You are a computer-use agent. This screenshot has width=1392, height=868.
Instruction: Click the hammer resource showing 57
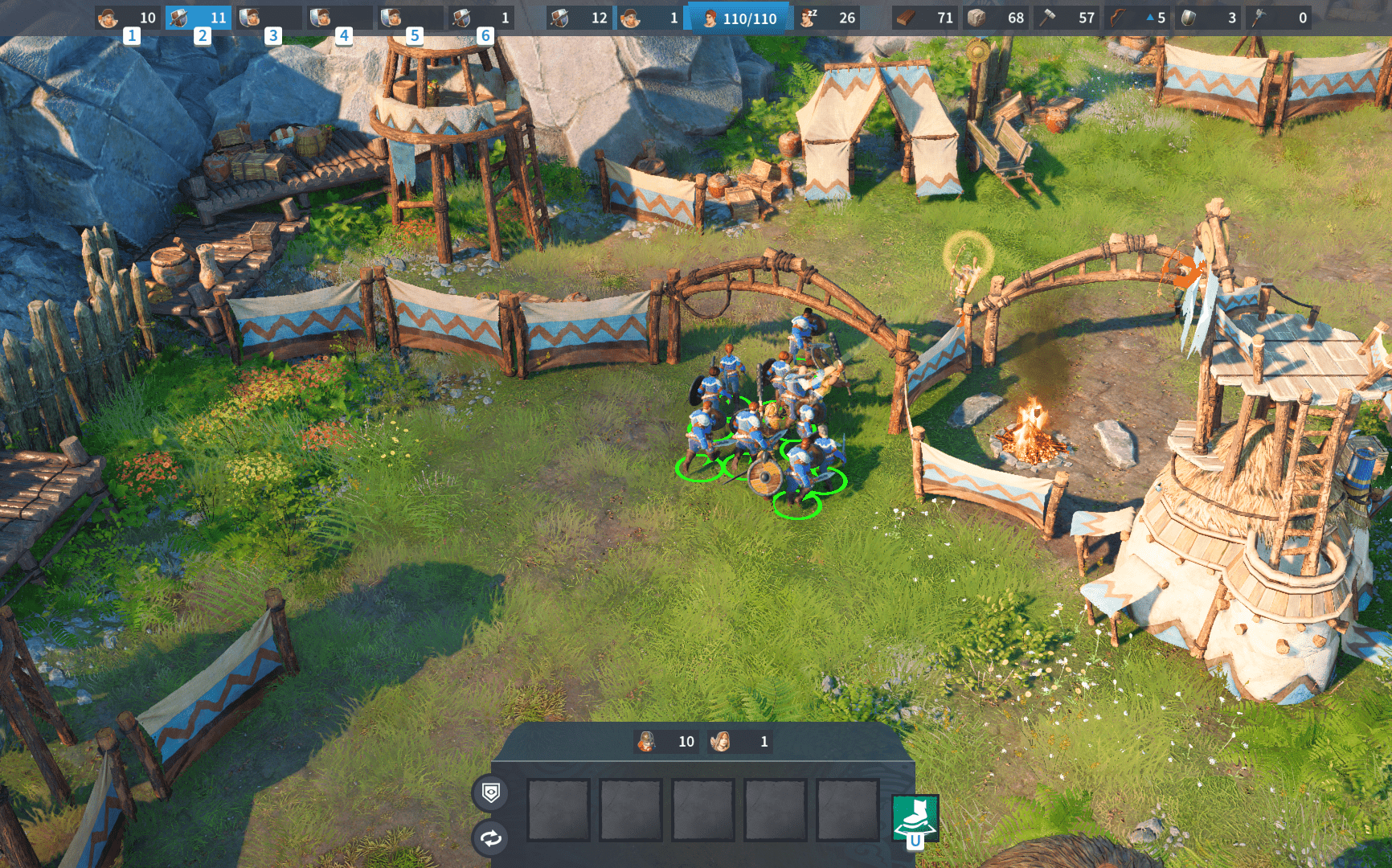1067,18
